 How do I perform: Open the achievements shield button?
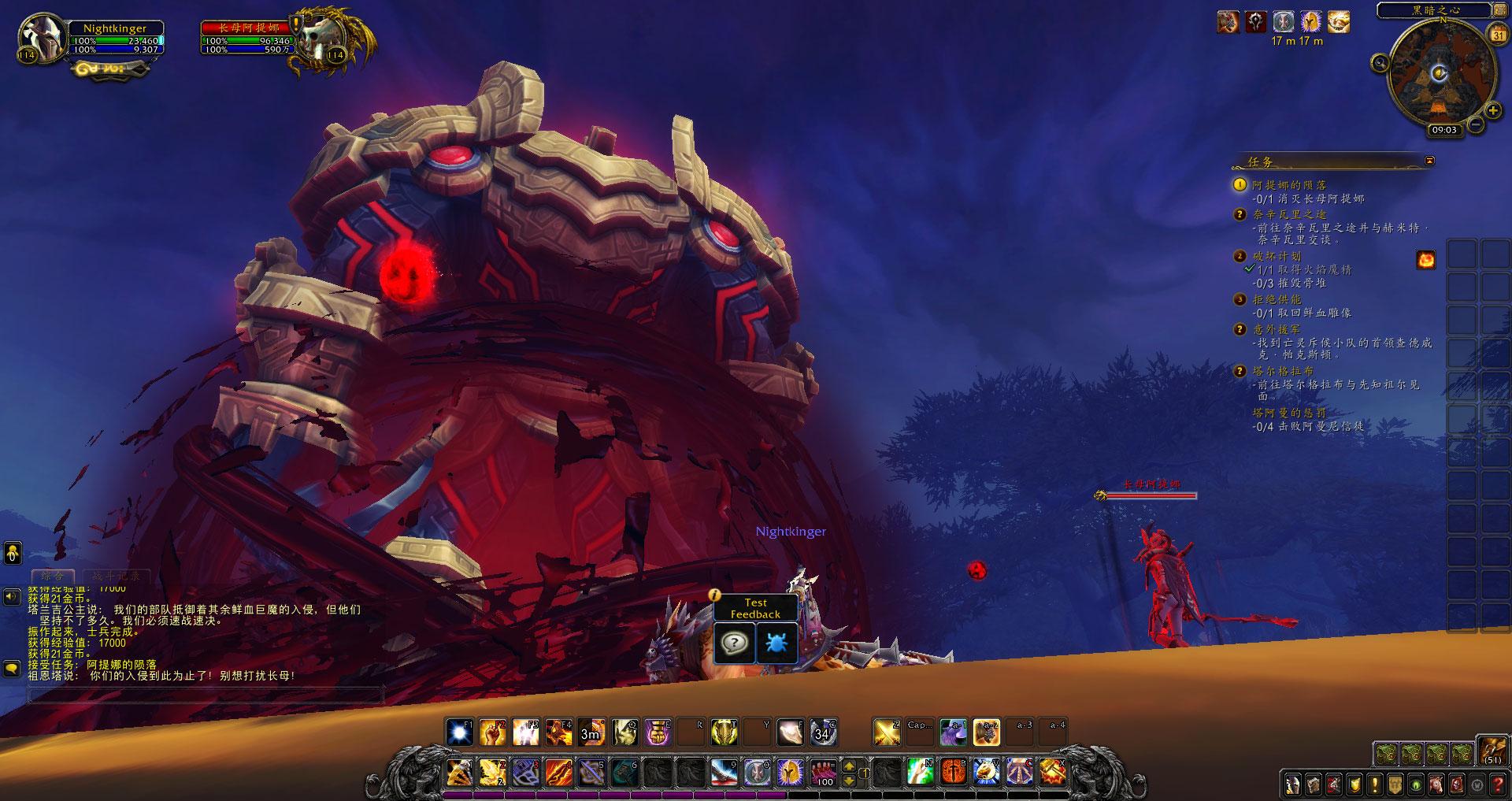click(x=1354, y=784)
